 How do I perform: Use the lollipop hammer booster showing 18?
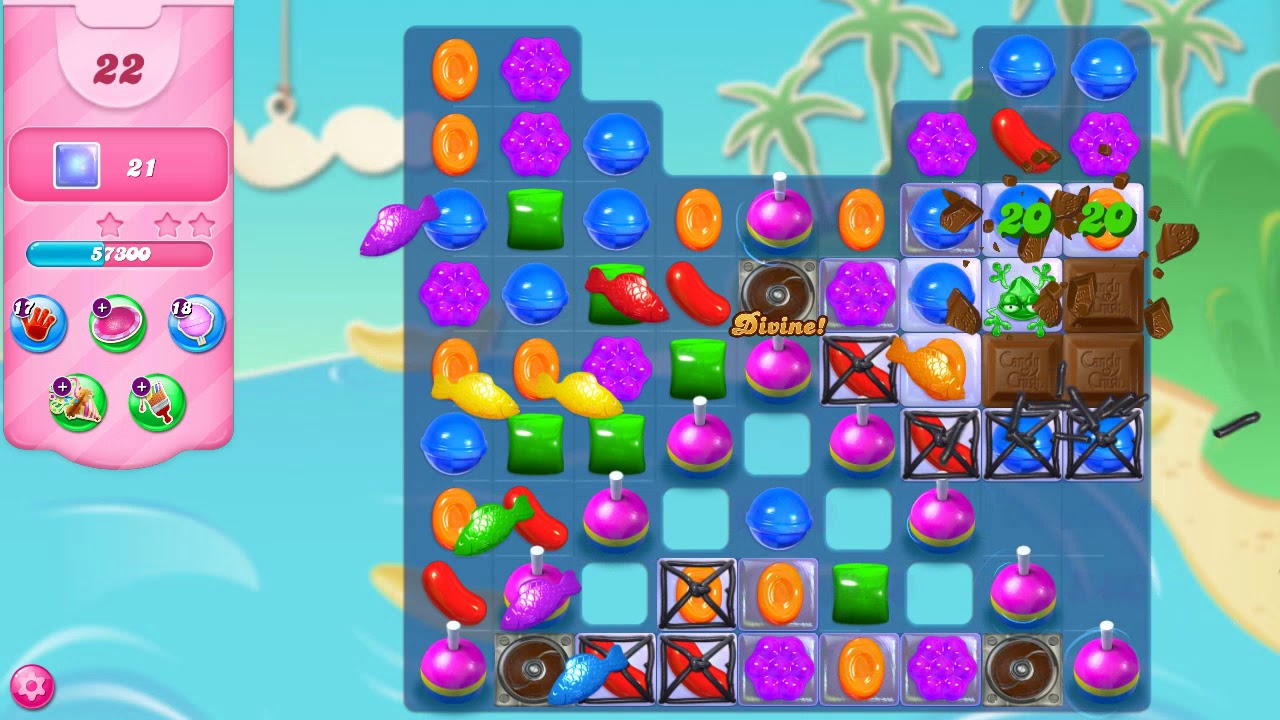tap(196, 323)
